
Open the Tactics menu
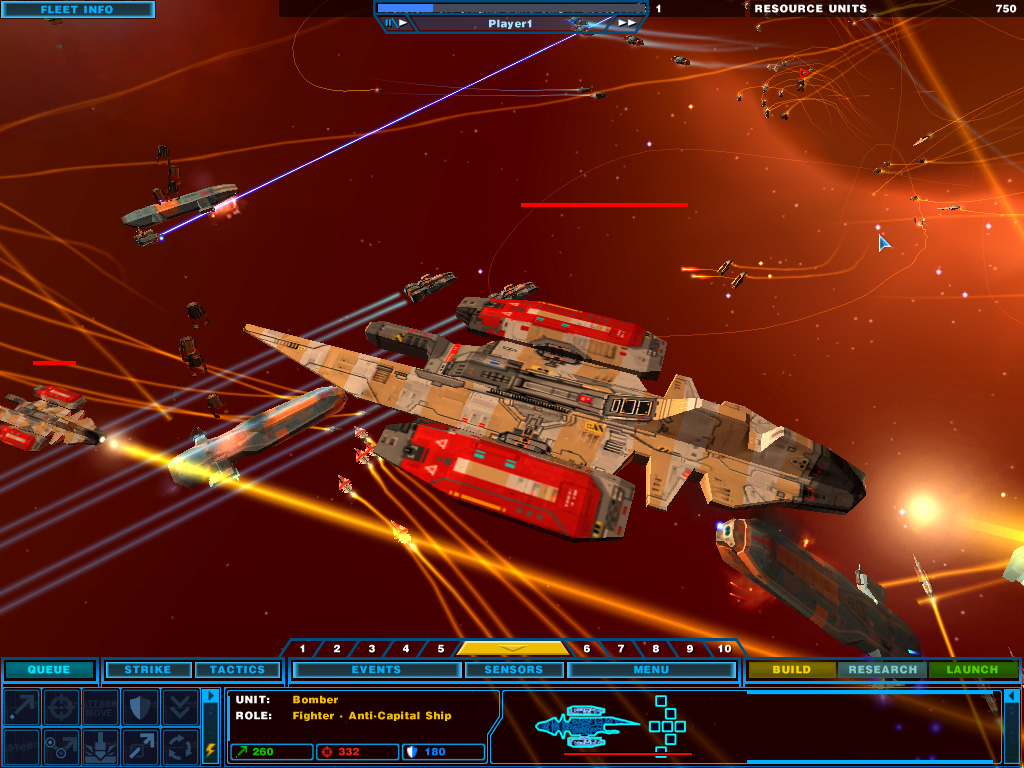[x=237, y=670]
